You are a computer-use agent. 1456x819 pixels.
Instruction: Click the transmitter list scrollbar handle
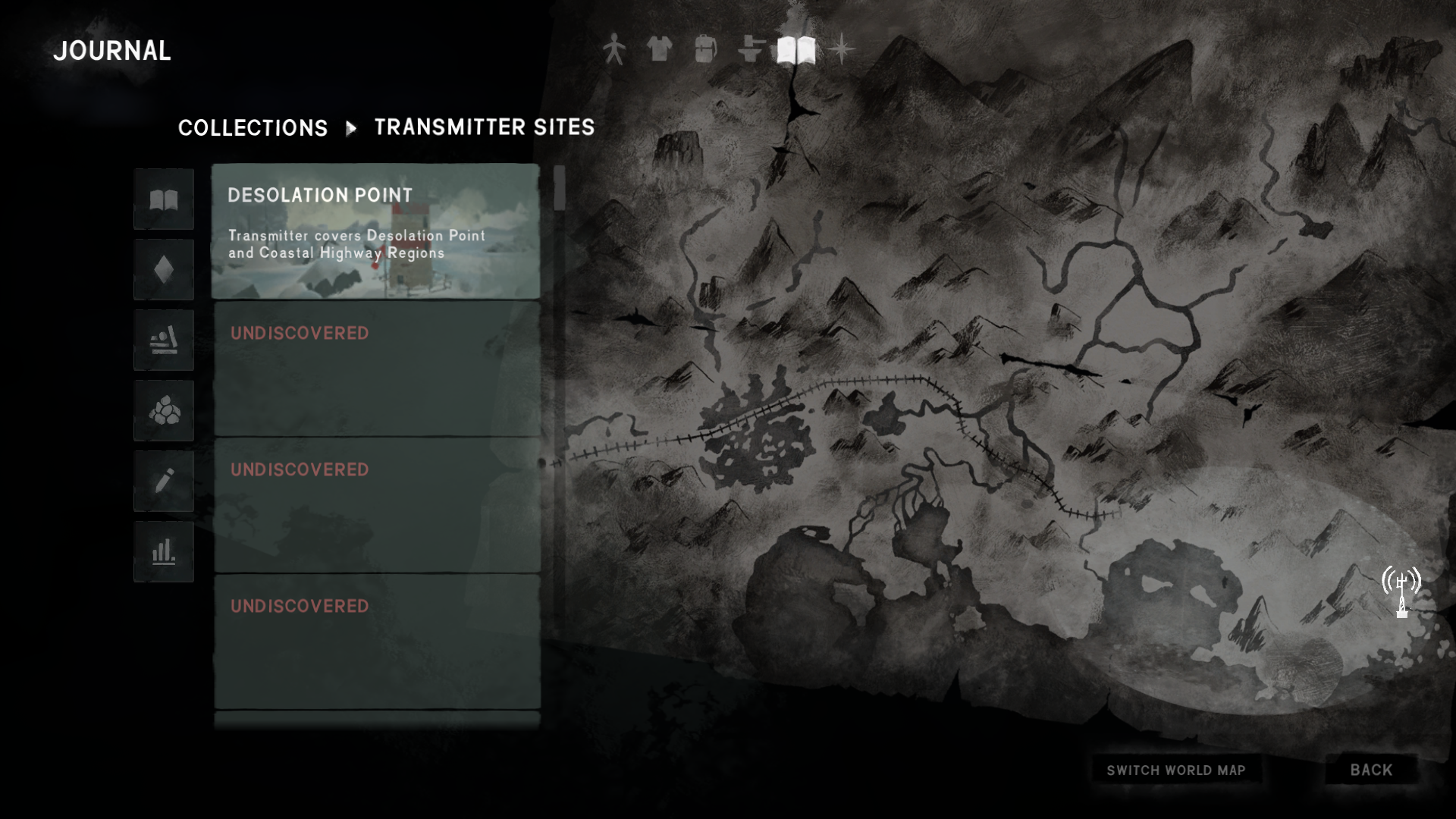pos(560,188)
